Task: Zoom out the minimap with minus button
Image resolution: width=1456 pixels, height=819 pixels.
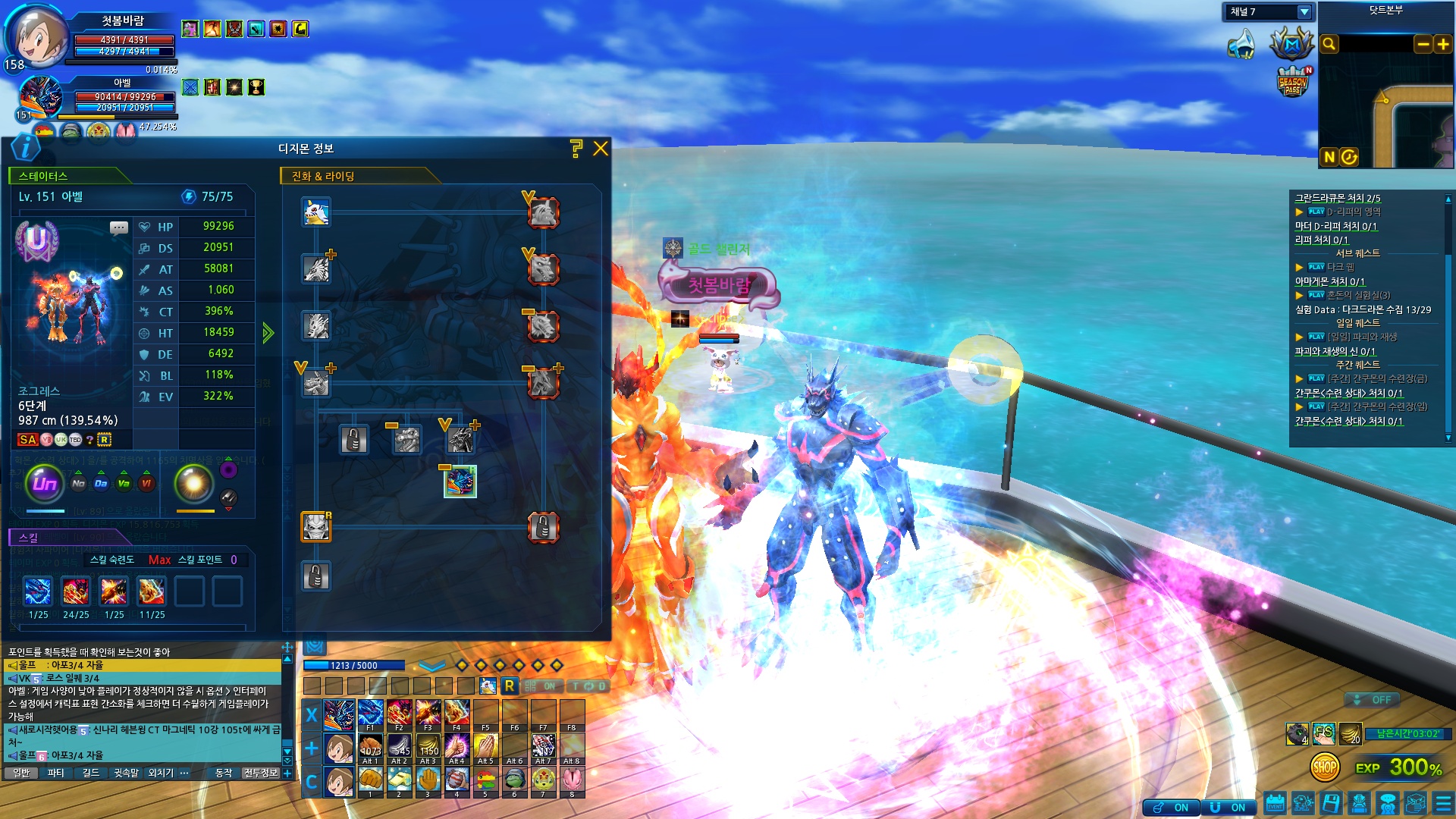Action: [1423, 44]
